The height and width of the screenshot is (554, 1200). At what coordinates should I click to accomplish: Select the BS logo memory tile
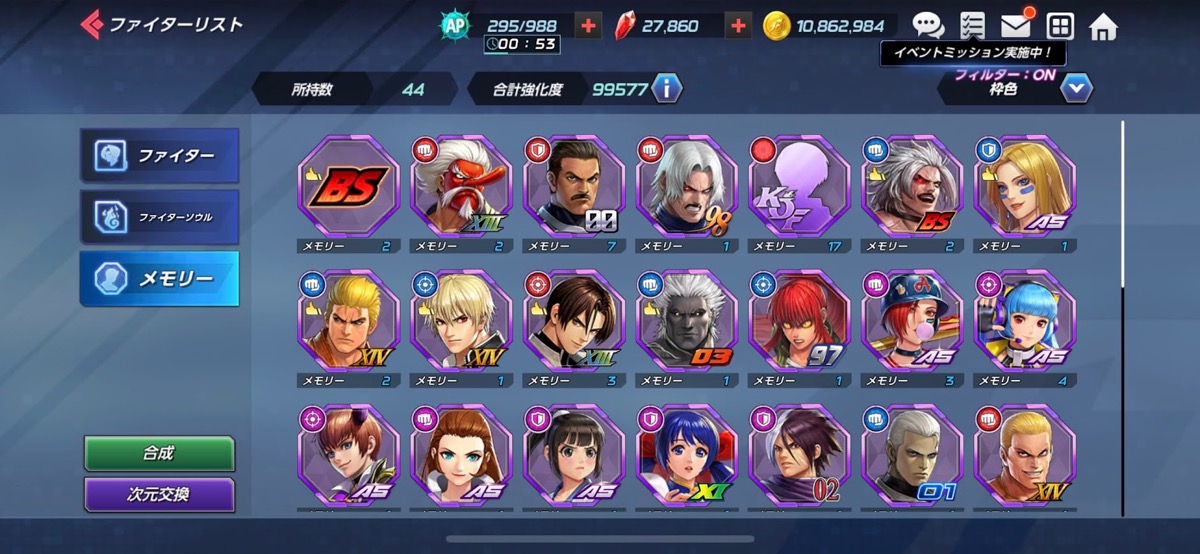[348, 187]
